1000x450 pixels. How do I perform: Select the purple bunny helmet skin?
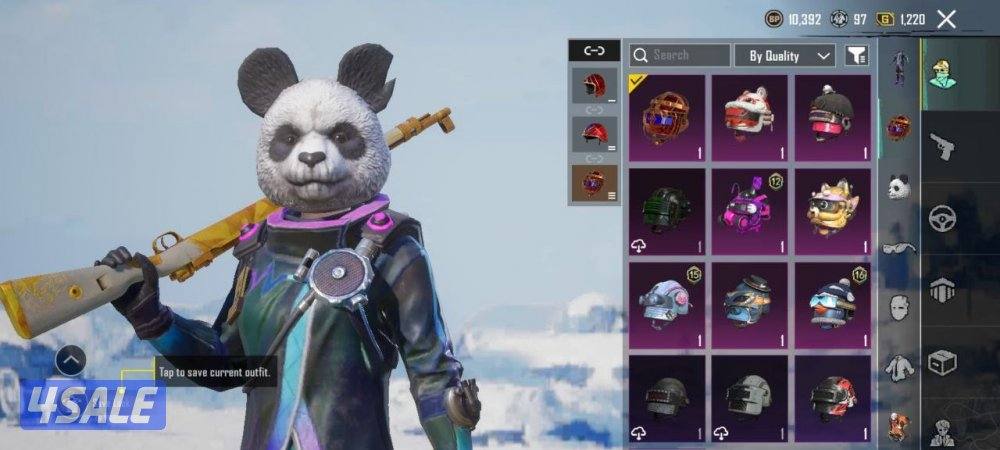pos(750,210)
